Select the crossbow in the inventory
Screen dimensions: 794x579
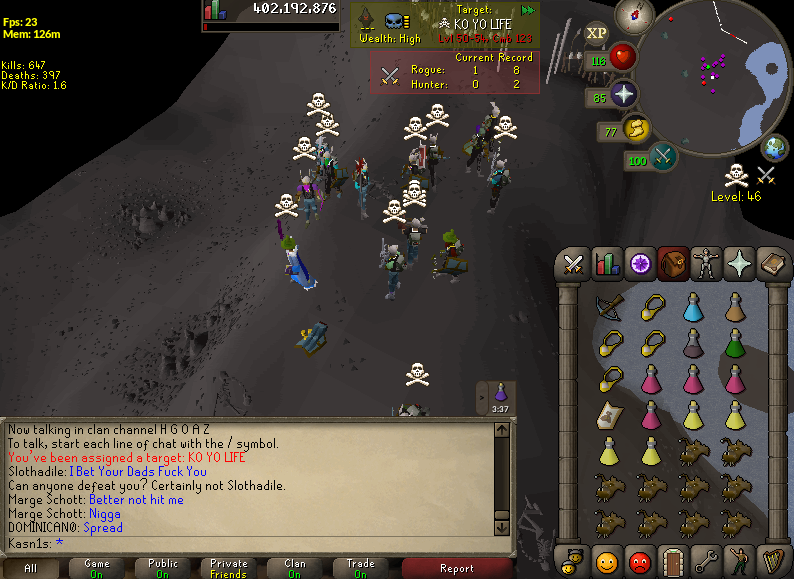click(x=608, y=307)
